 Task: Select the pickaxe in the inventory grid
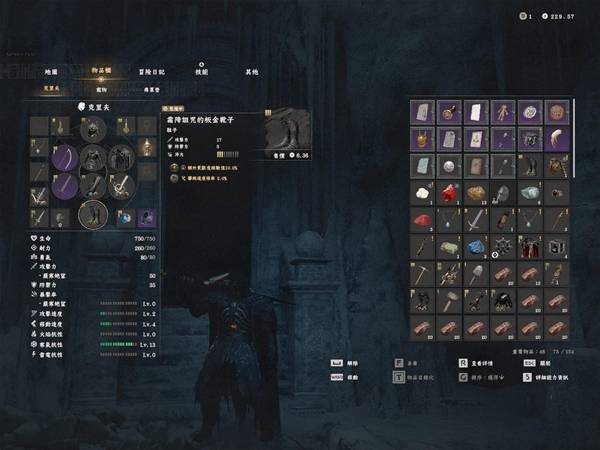422,274
